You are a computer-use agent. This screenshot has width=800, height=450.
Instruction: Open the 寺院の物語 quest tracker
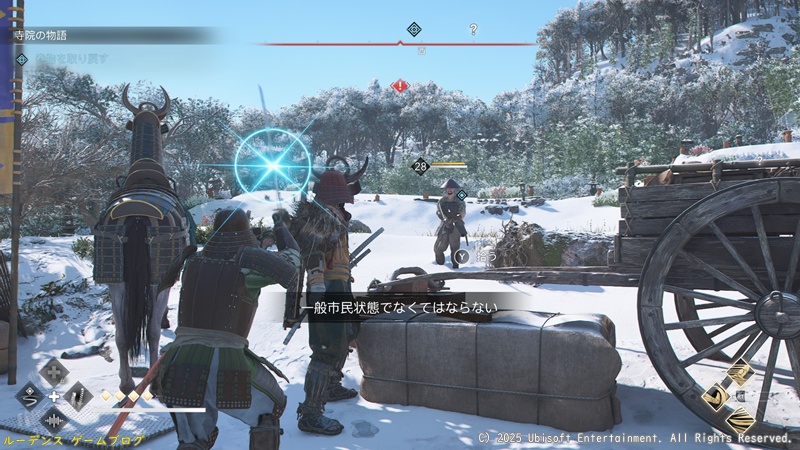pos(42,35)
